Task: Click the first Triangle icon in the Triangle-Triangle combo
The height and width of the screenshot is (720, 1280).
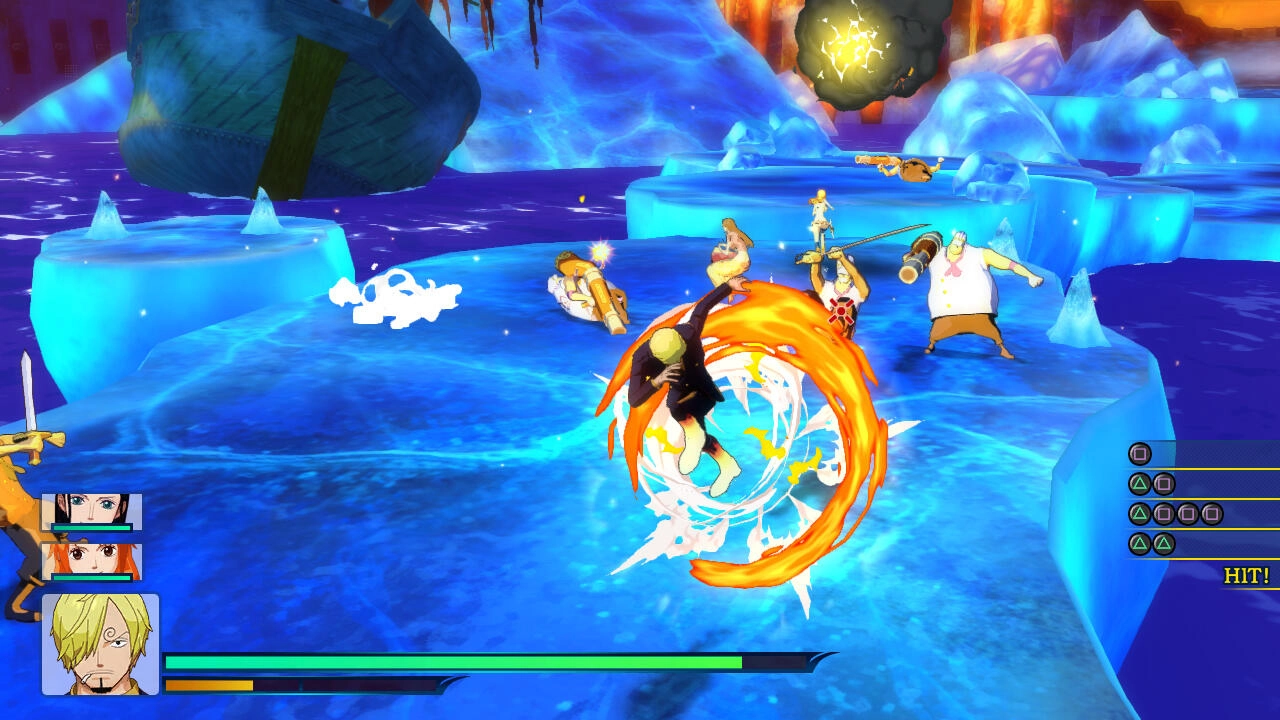Action: pyautogui.click(x=1141, y=543)
